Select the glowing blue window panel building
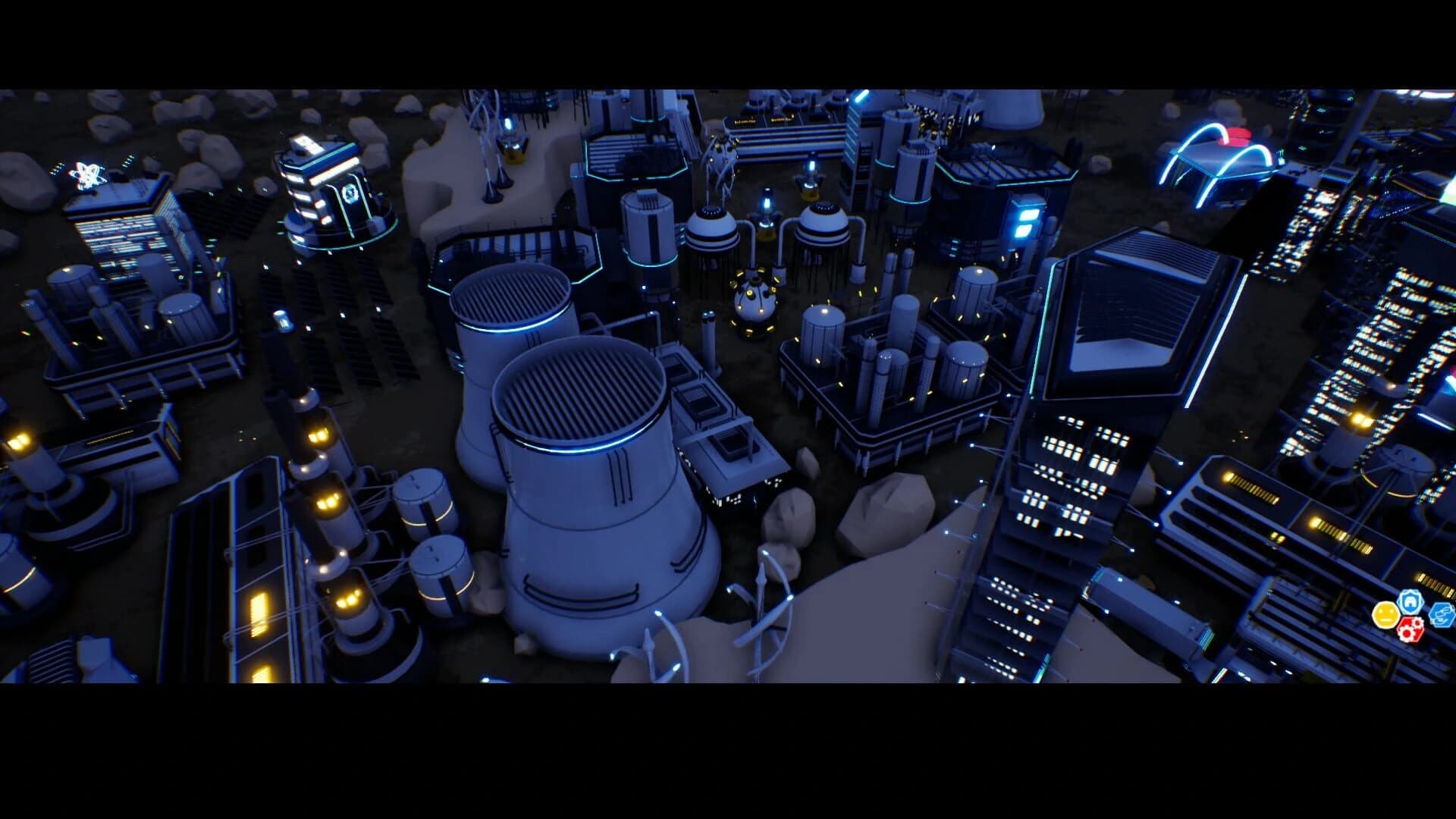Viewport: 1456px width, 819px height. [x=1024, y=220]
